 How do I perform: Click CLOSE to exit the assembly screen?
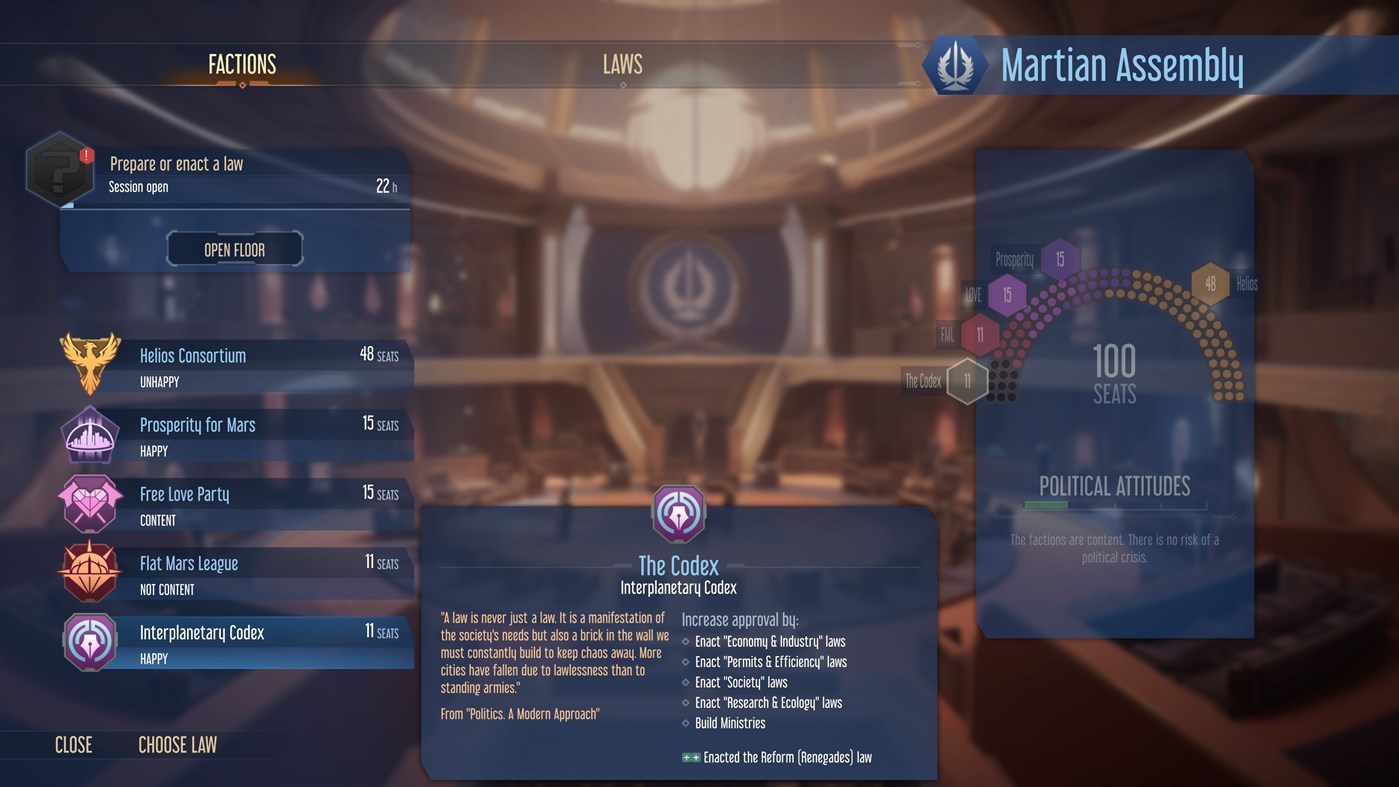[x=73, y=744]
